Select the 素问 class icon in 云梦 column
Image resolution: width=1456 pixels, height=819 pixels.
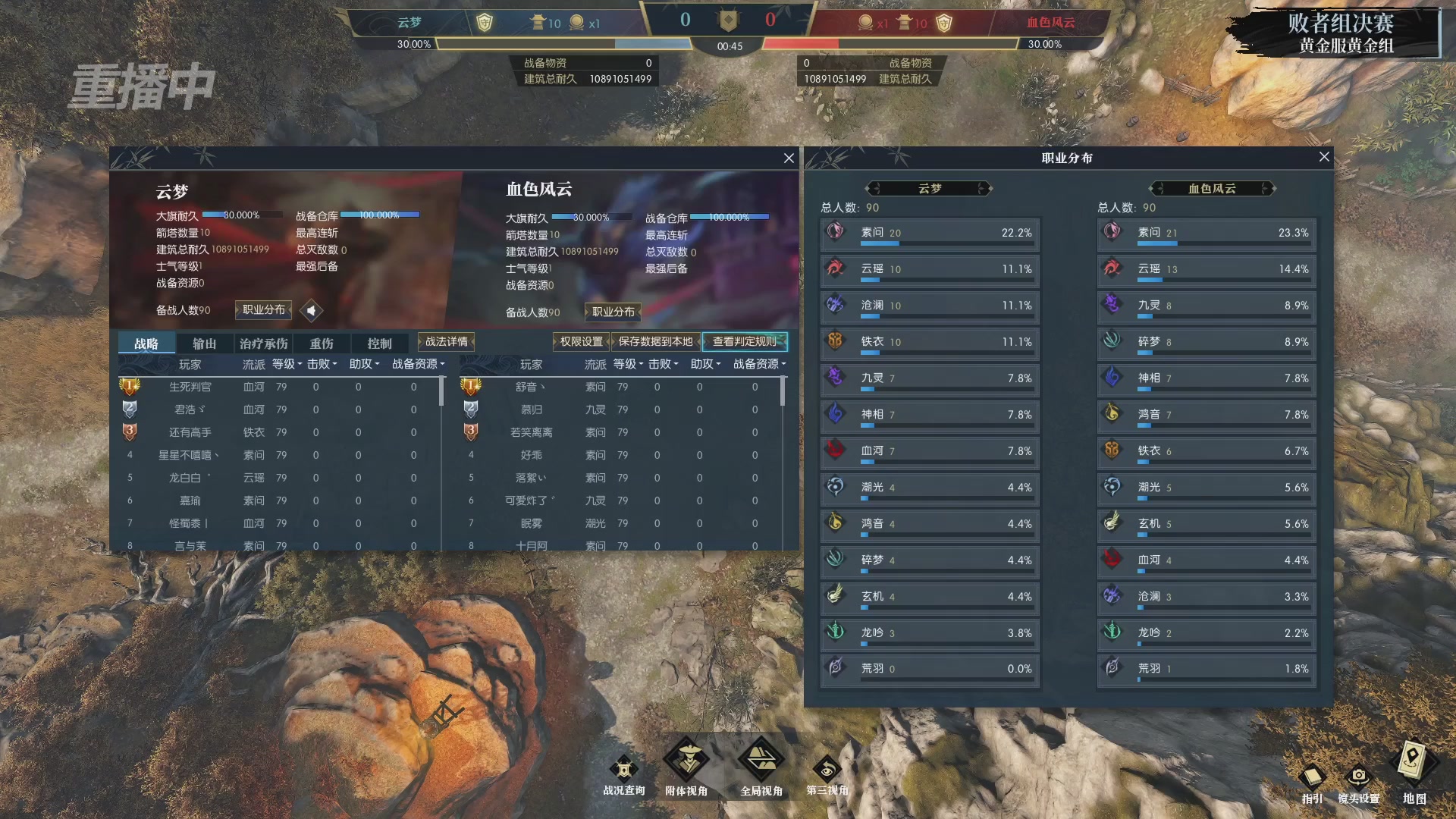click(836, 232)
